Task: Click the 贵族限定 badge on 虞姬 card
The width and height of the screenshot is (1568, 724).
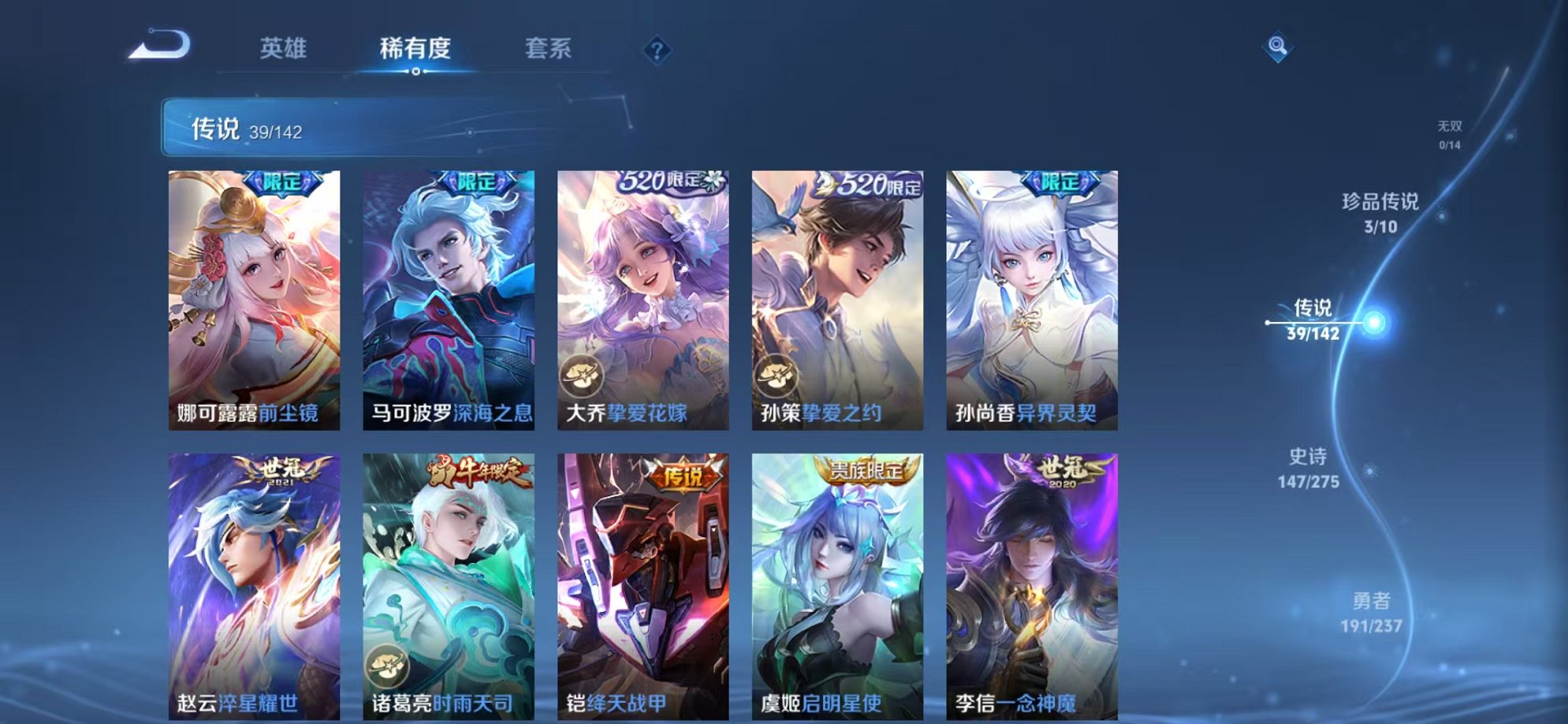Action: coord(866,469)
